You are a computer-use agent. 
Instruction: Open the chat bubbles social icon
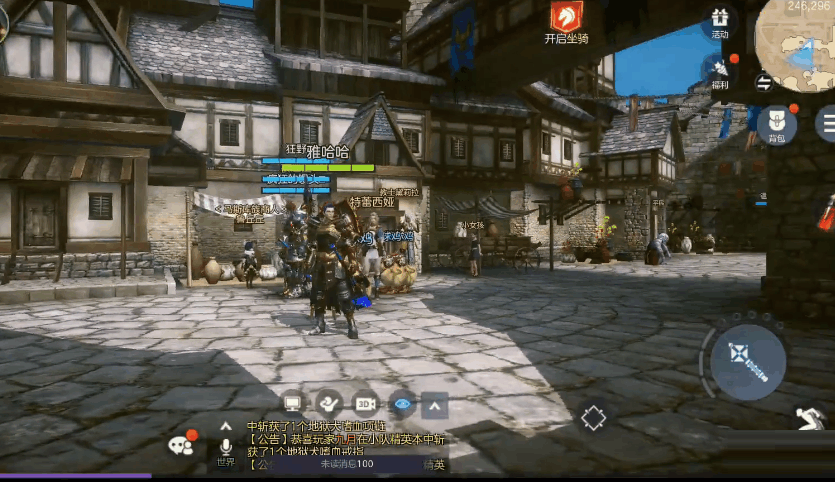pos(182,444)
